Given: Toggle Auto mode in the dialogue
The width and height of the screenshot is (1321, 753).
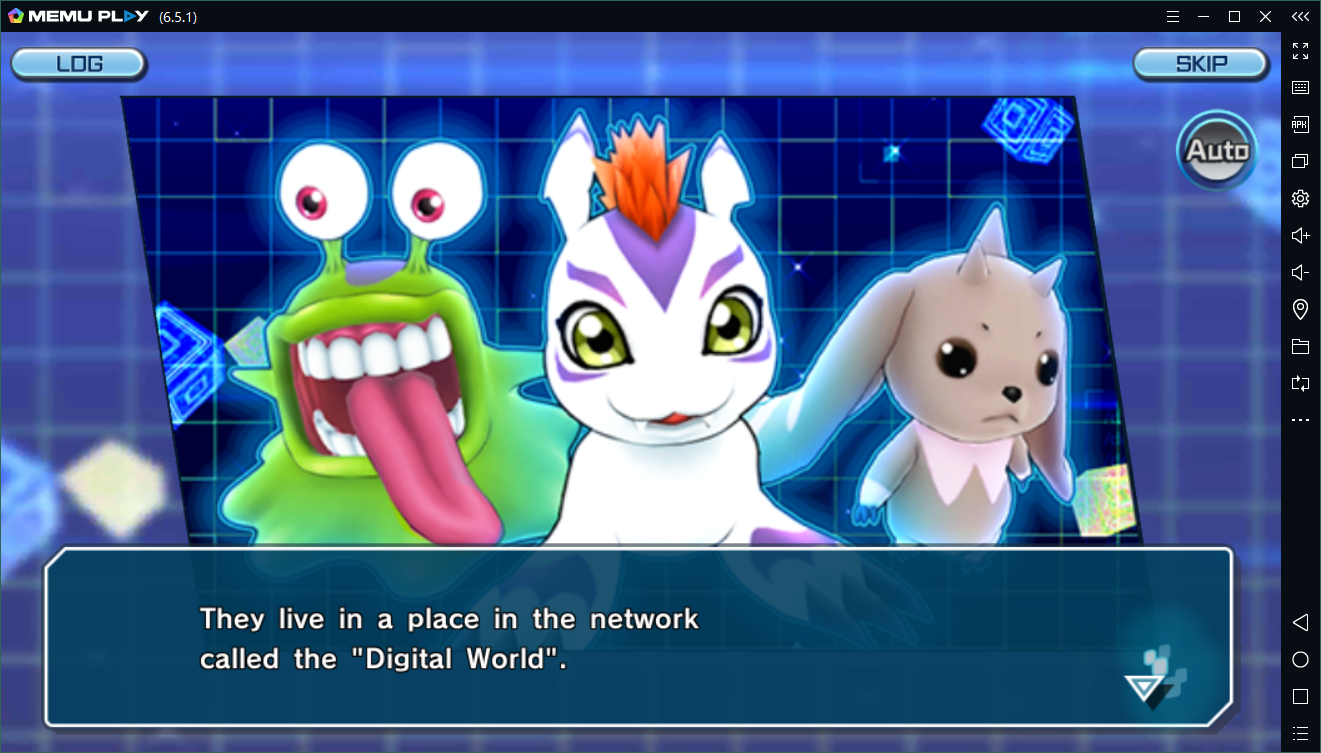Looking at the screenshot, I should (x=1216, y=152).
